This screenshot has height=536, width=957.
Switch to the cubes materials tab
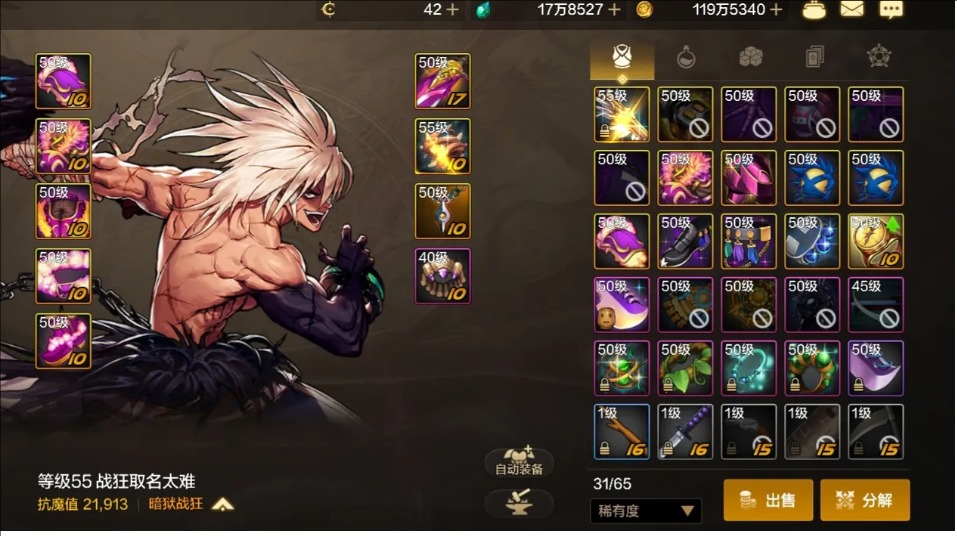pyautogui.click(x=751, y=57)
